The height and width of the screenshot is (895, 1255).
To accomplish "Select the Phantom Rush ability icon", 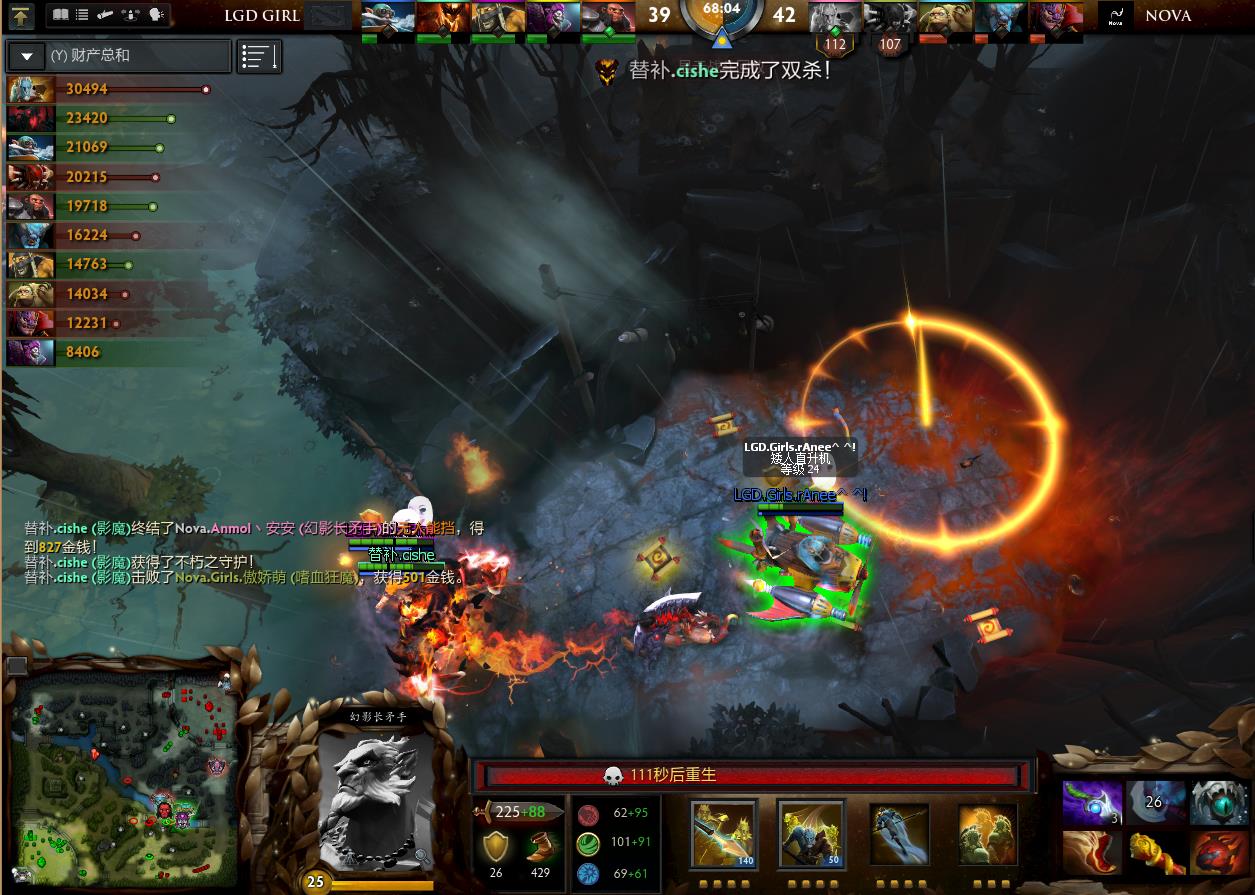I will (x=899, y=834).
